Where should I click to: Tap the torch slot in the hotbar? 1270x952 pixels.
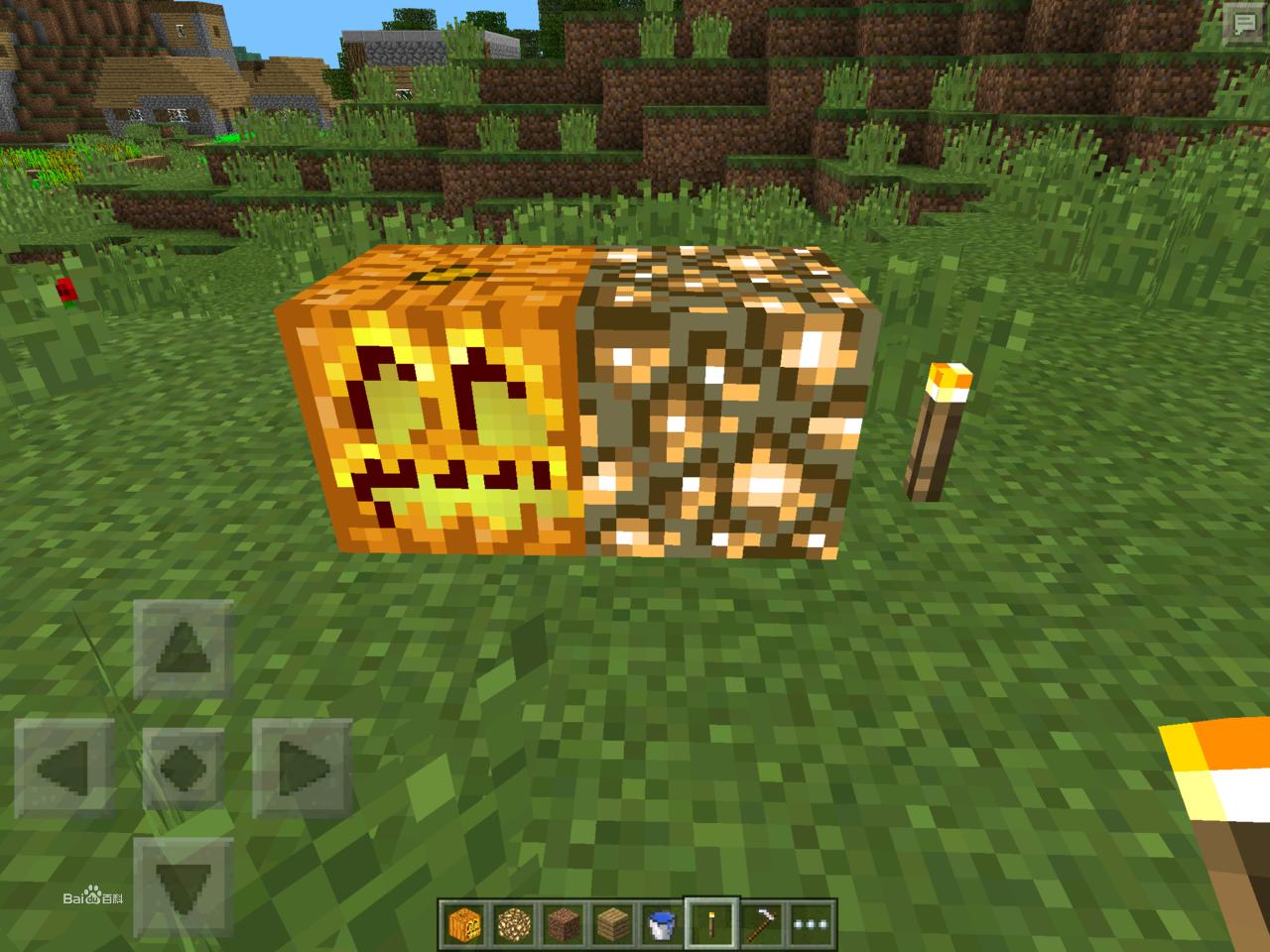tap(712, 924)
